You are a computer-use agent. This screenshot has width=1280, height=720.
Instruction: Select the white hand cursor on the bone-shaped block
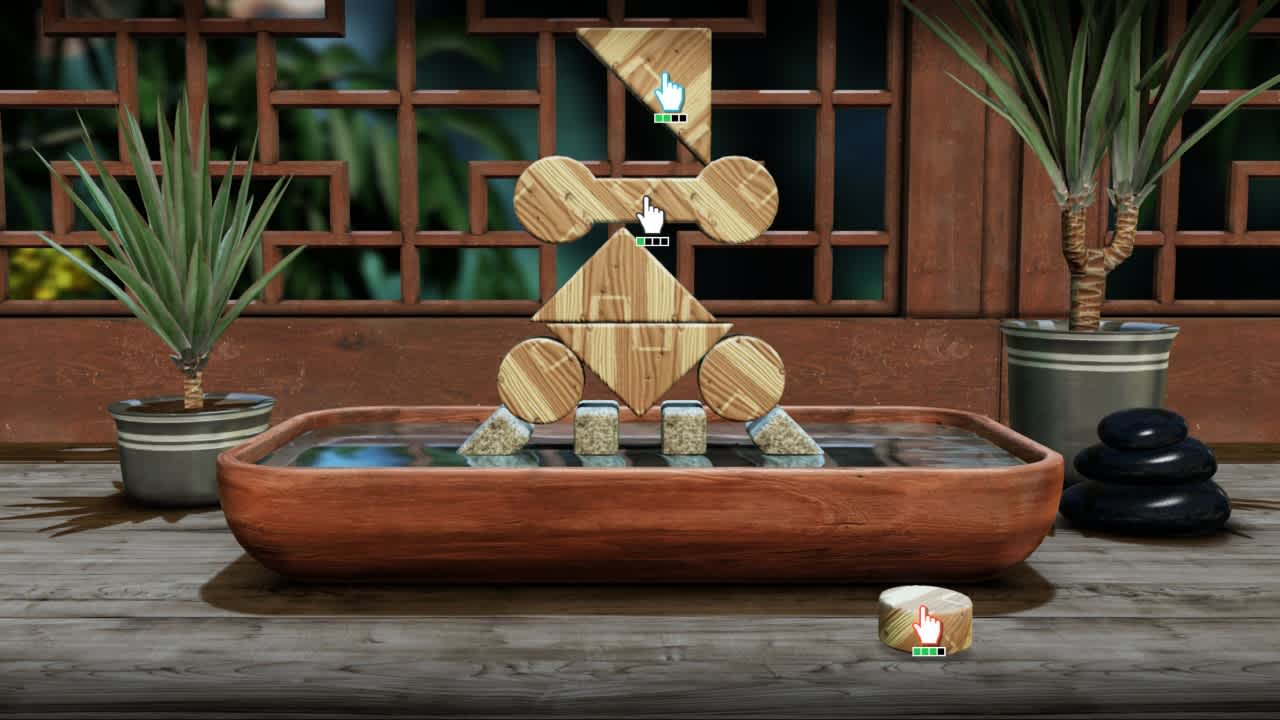[651, 211]
